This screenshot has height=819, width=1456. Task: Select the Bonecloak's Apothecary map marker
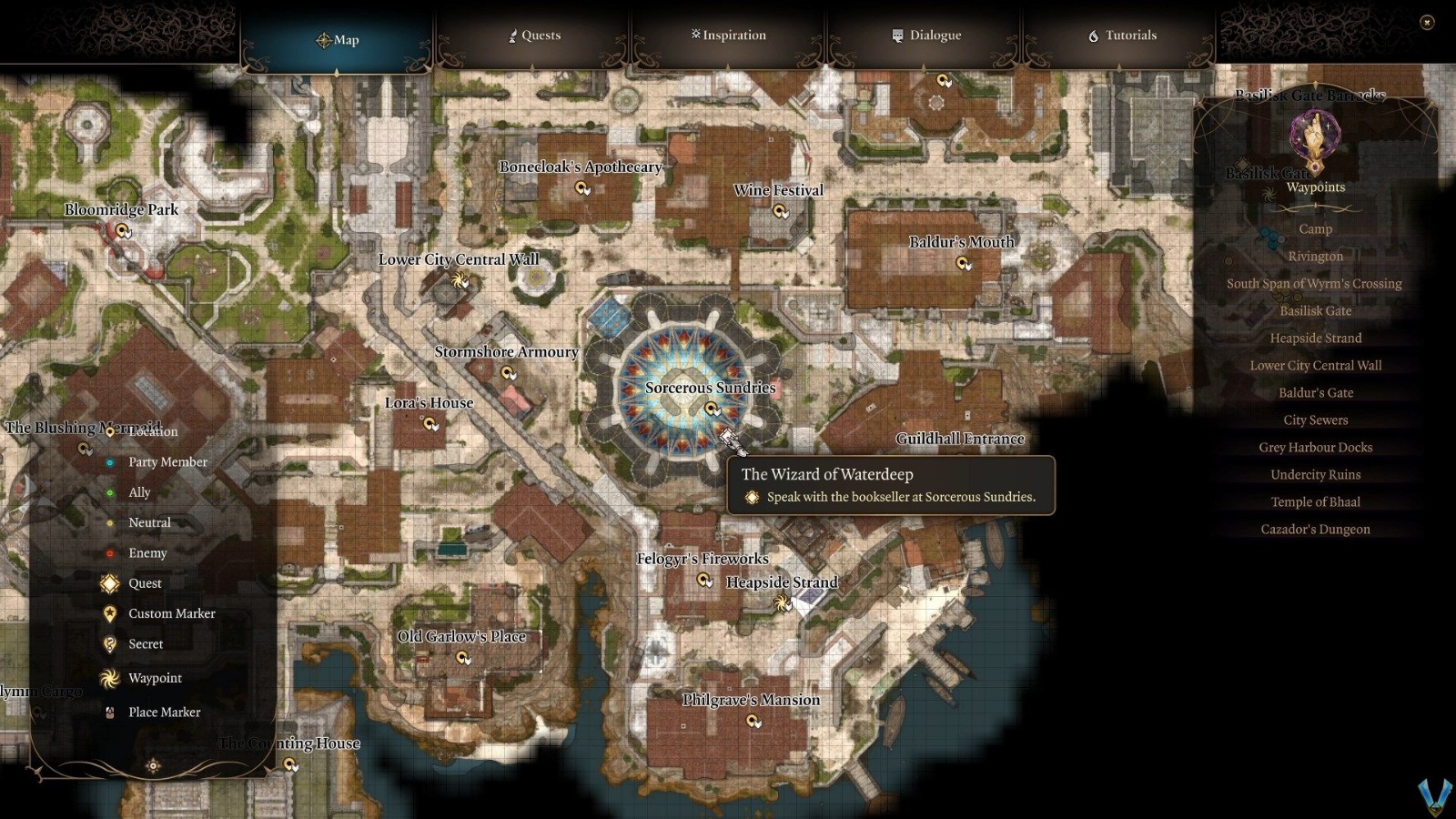pyautogui.click(x=580, y=188)
